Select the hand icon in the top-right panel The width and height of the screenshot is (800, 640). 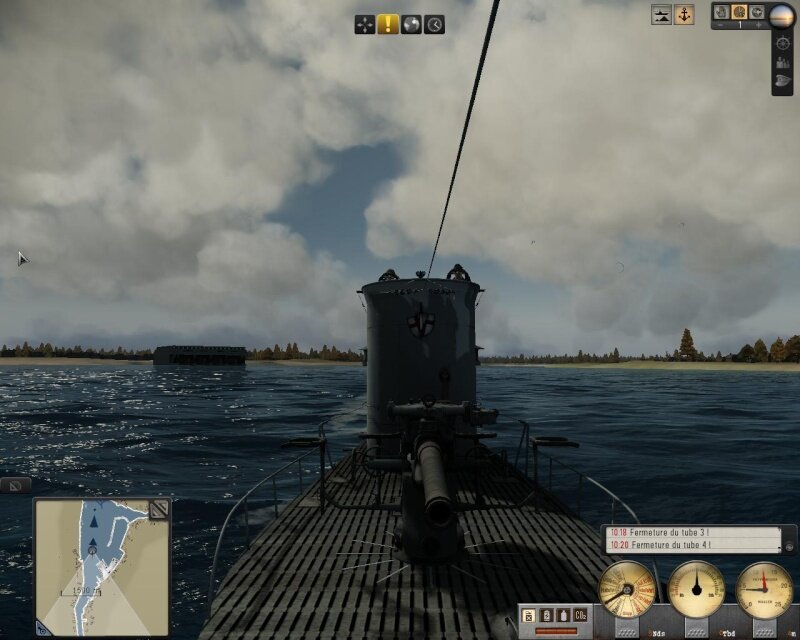click(x=722, y=11)
